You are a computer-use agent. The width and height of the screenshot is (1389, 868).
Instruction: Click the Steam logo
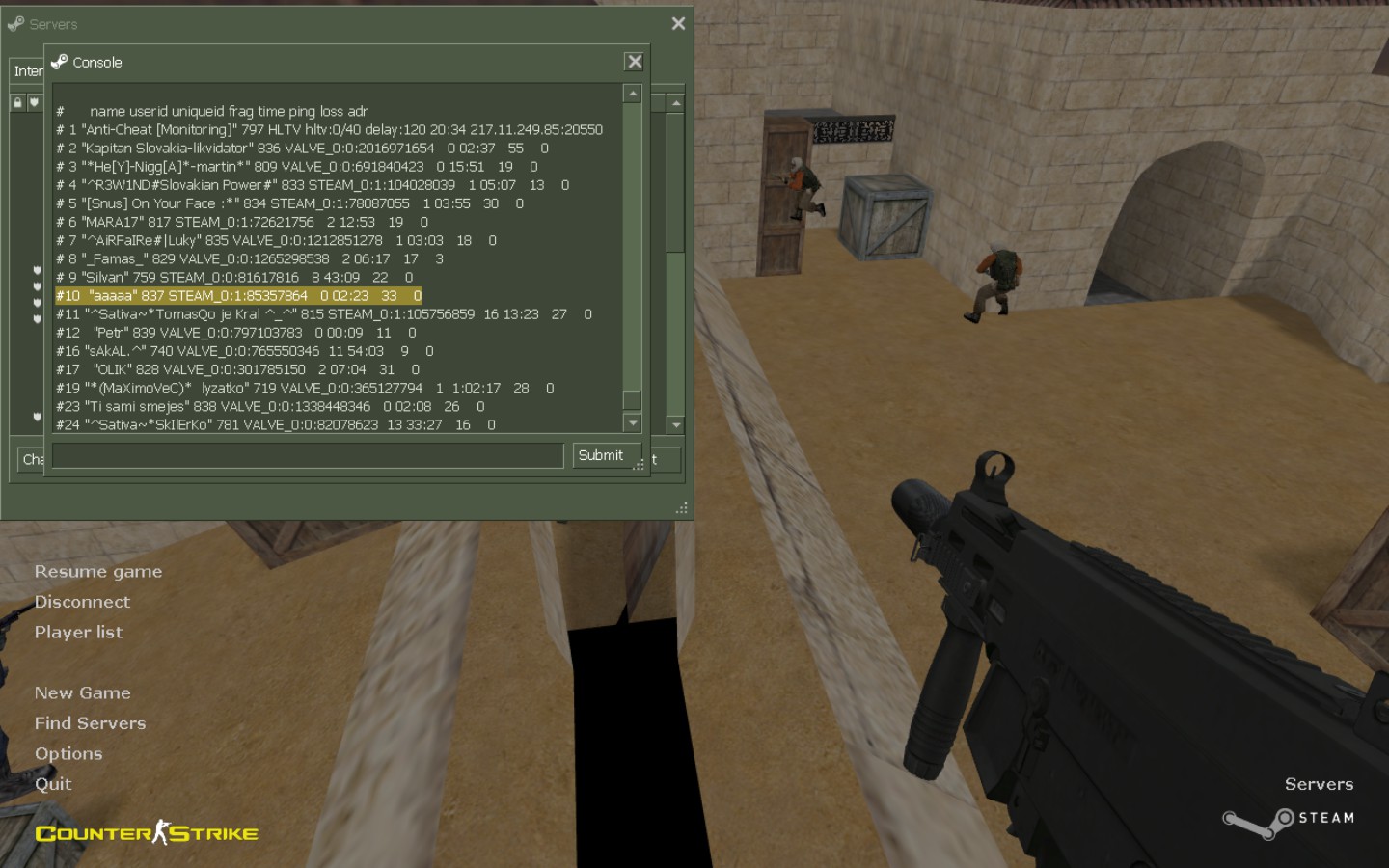tap(1289, 820)
